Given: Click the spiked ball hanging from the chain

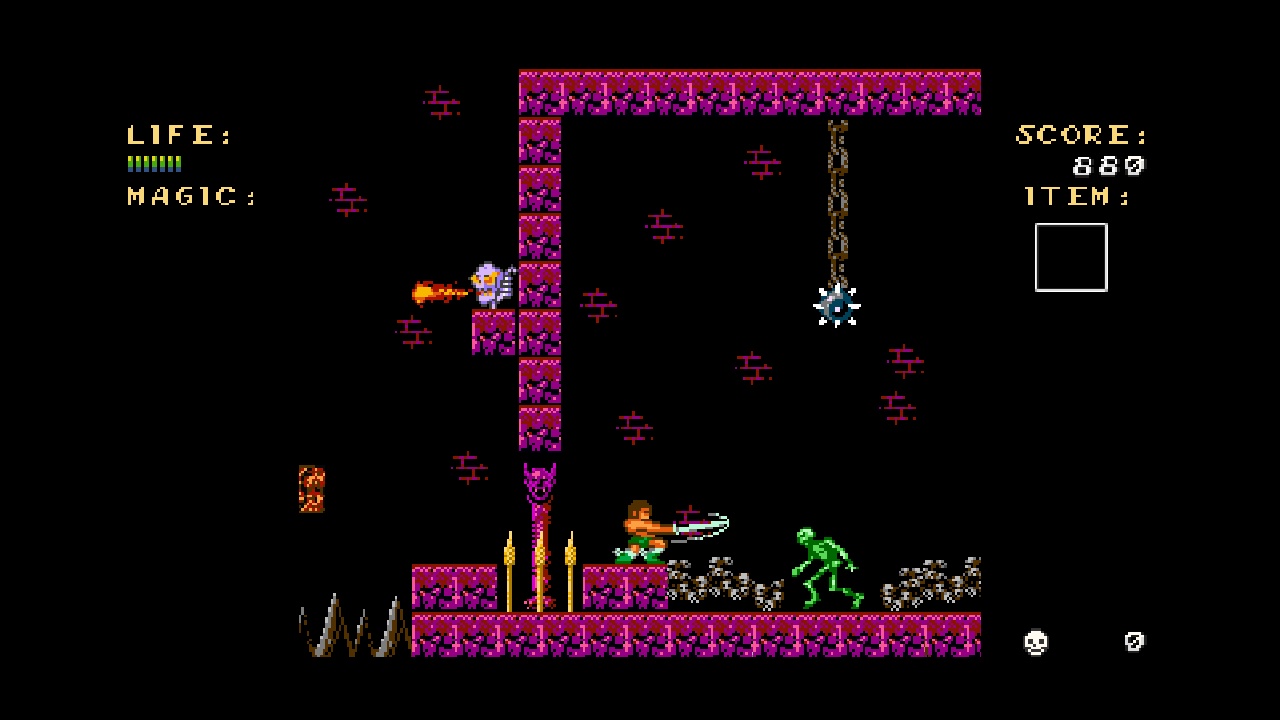Looking at the screenshot, I should pyautogui.click(x=837, y=308).
